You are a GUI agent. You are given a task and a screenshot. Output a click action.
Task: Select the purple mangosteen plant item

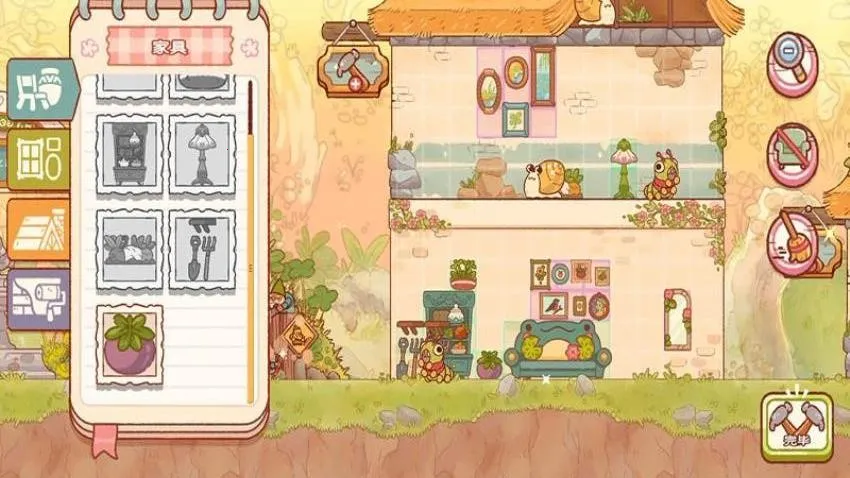[130, 346]
